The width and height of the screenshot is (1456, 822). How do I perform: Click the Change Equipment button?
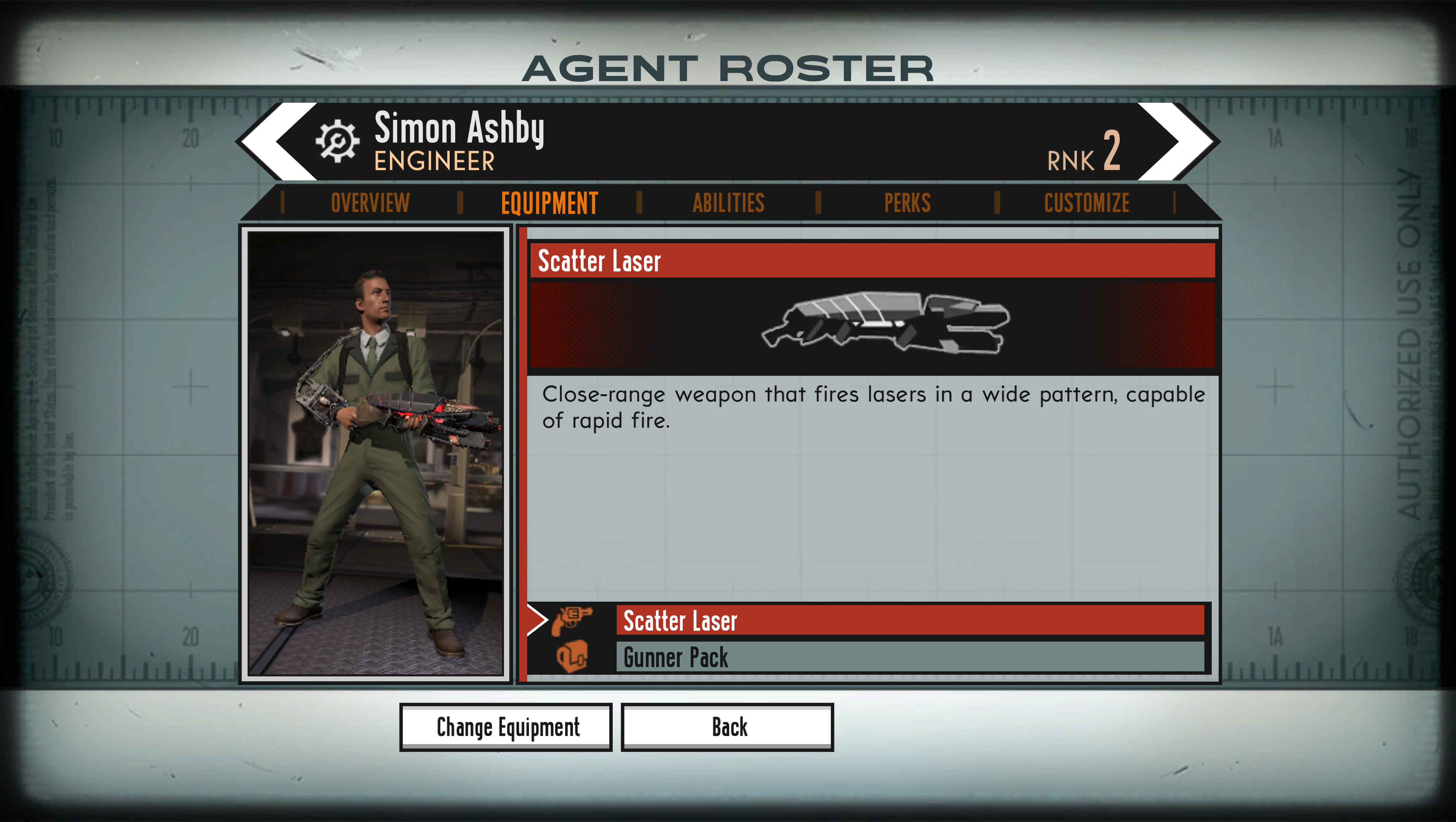tap(506, 727)
